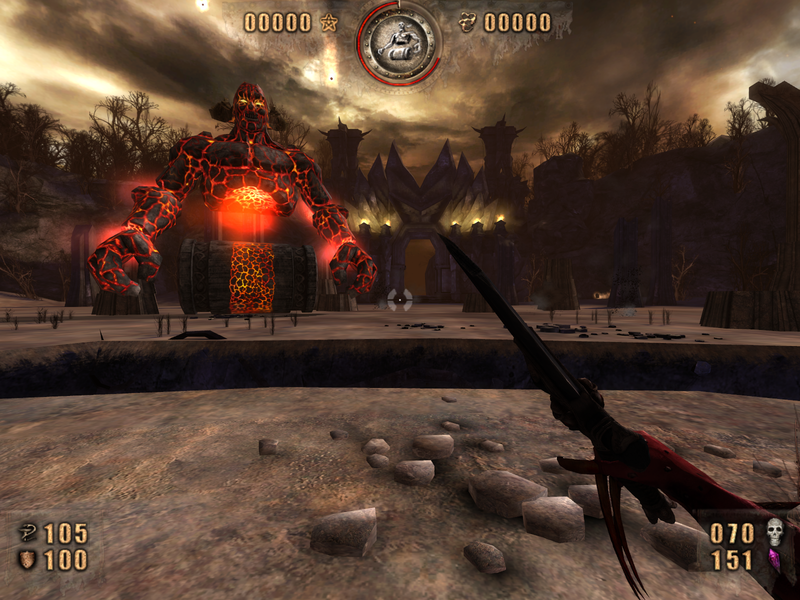Viewport: 800px width, 600px height.
Task: Select the pink crystal ammo icon
Action: (773, 560)
